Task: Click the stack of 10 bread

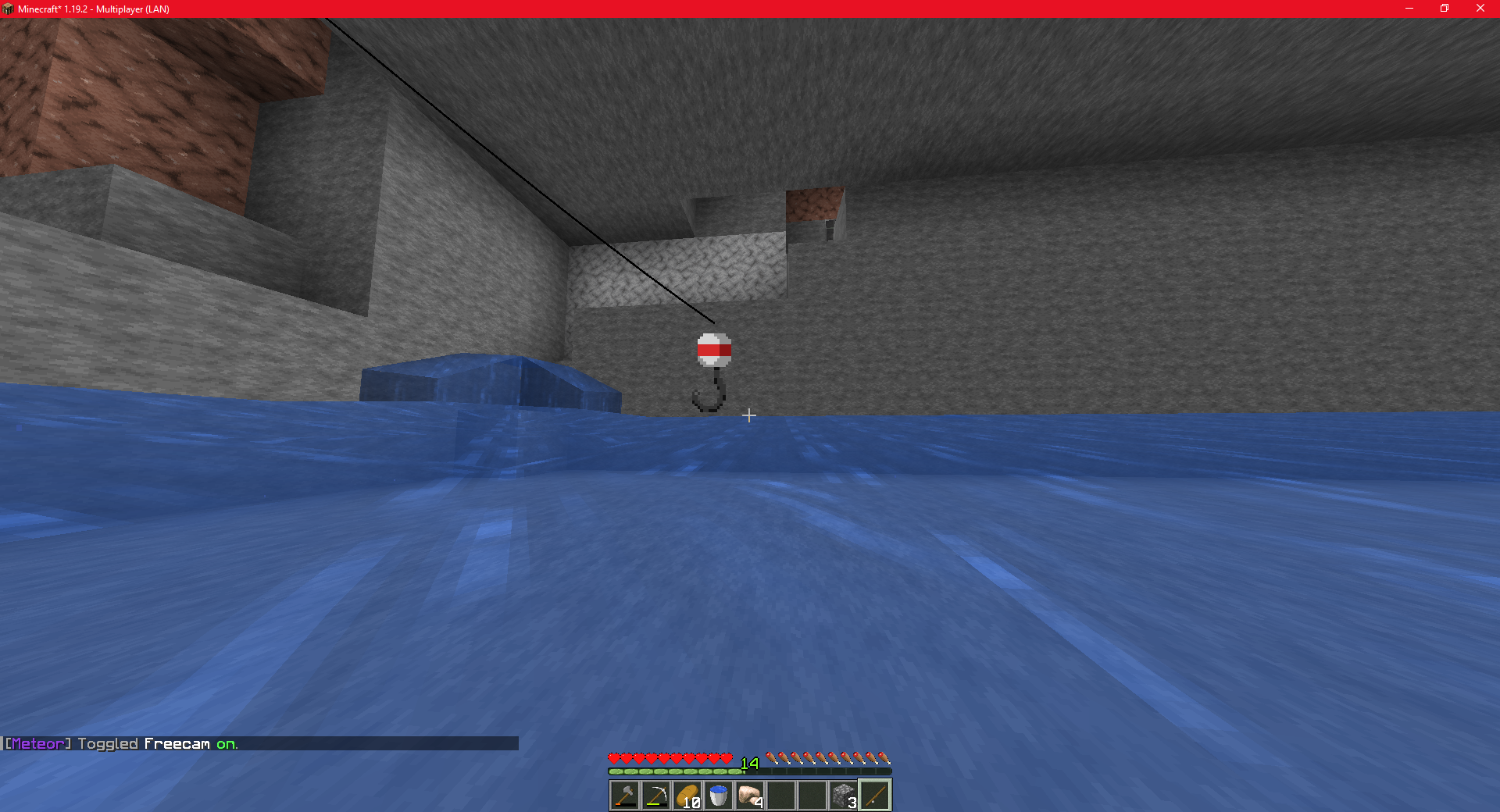Action: [x=687, y=794]
